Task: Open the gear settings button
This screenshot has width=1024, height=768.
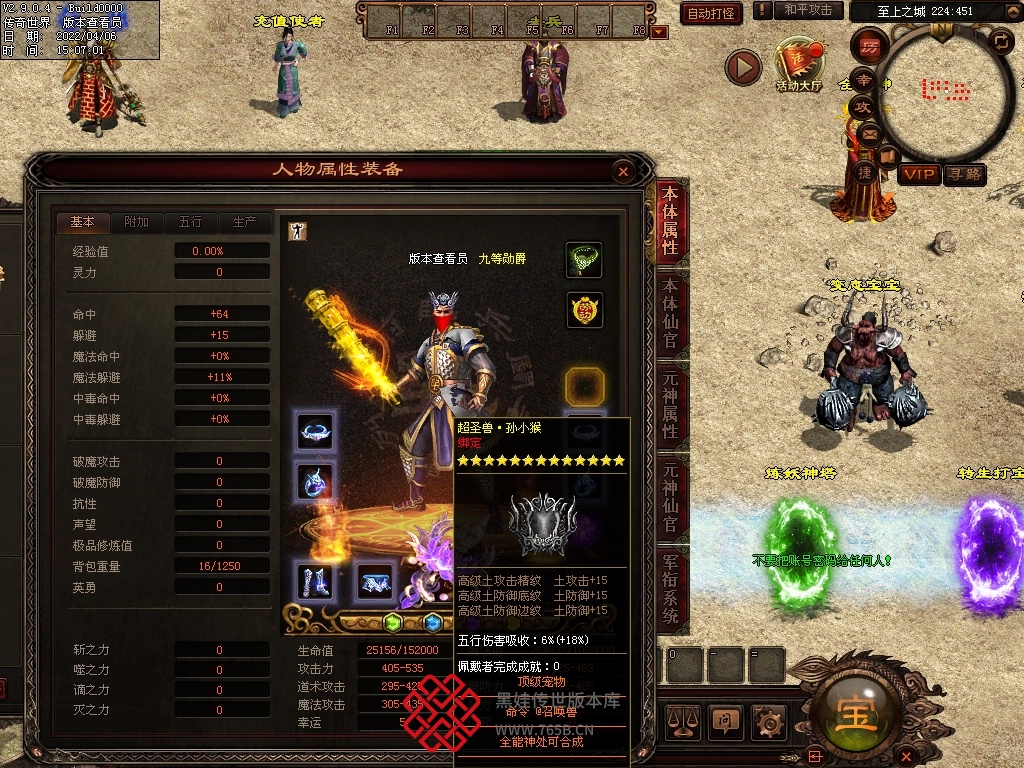Action: point(767,719)
